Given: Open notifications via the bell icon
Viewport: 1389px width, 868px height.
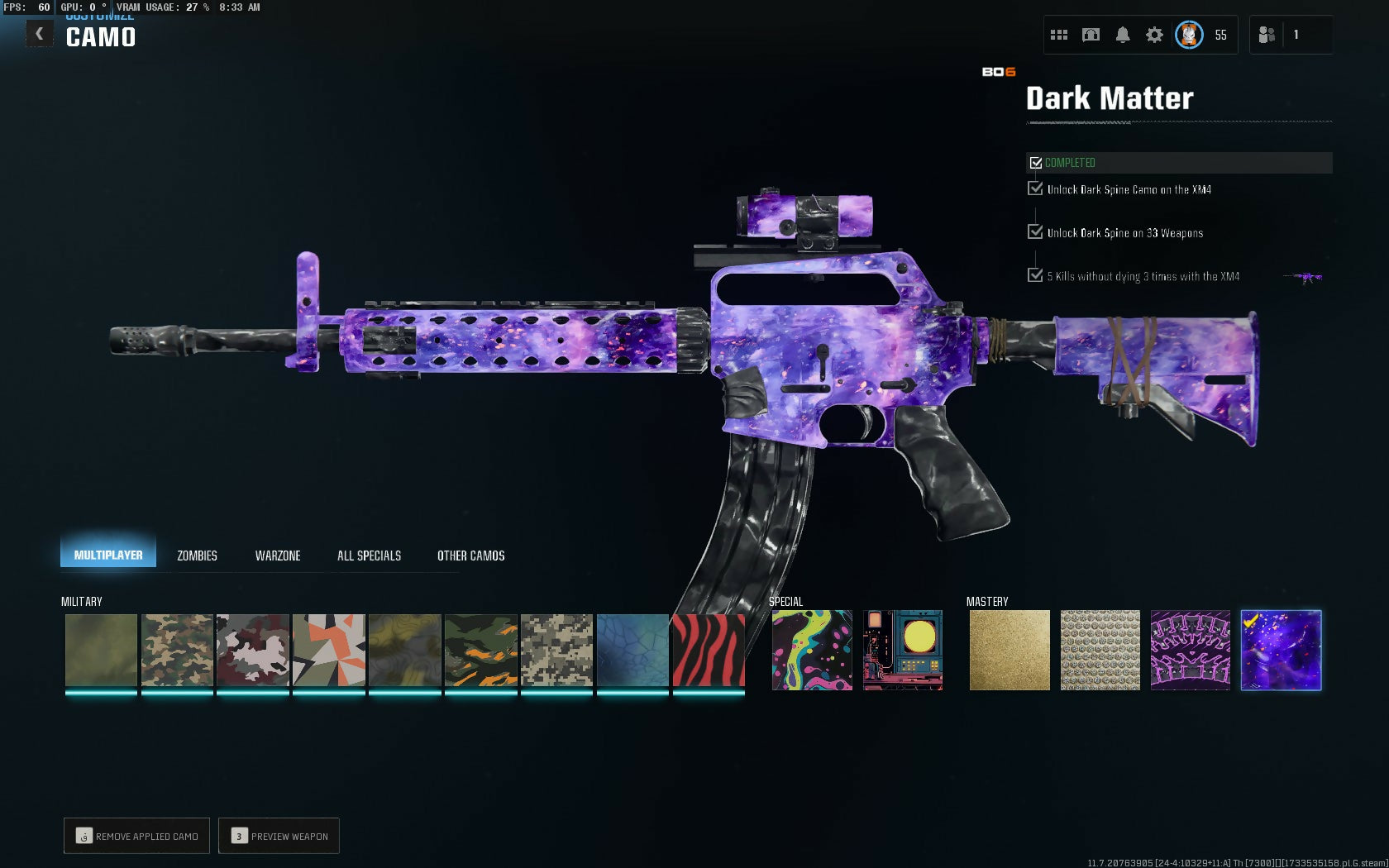Looking at the screenshot, I should (x=1123, y=35).
